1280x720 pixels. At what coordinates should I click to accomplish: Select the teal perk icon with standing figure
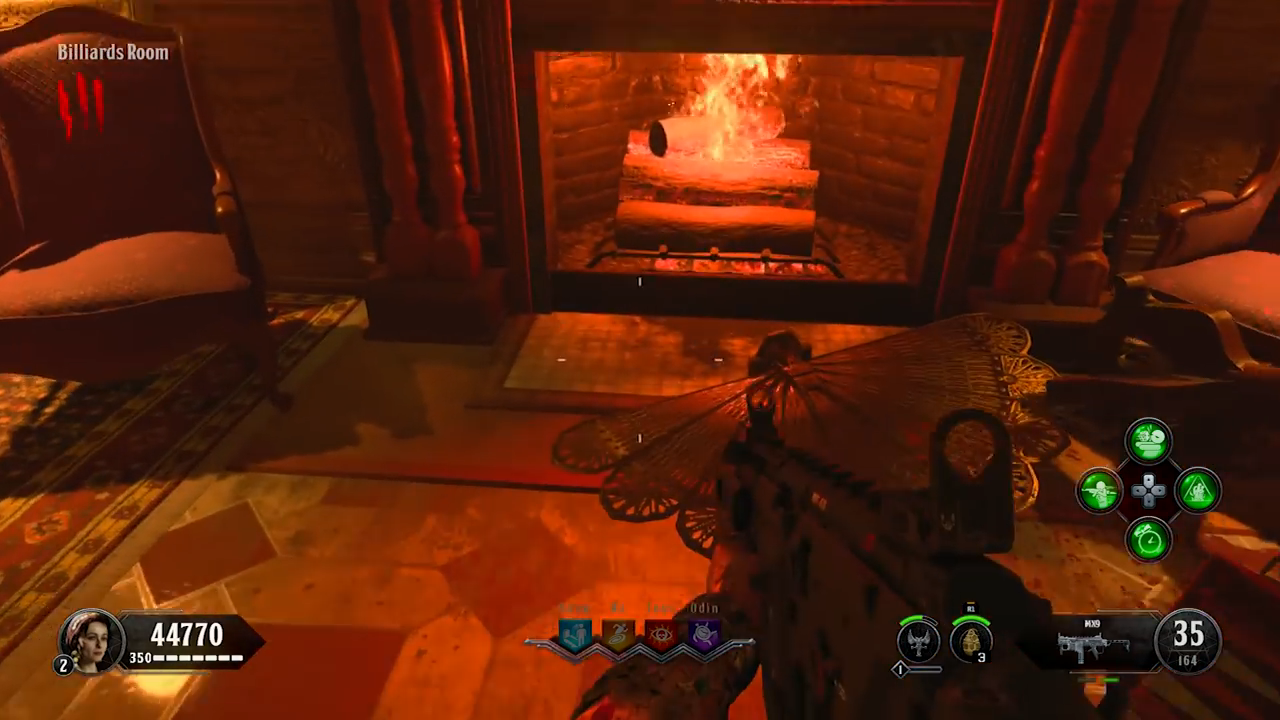click(575, 636)
